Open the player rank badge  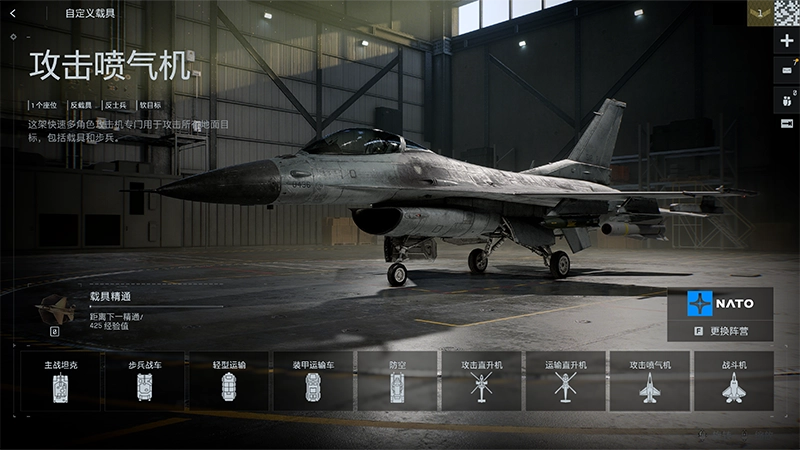759,13
